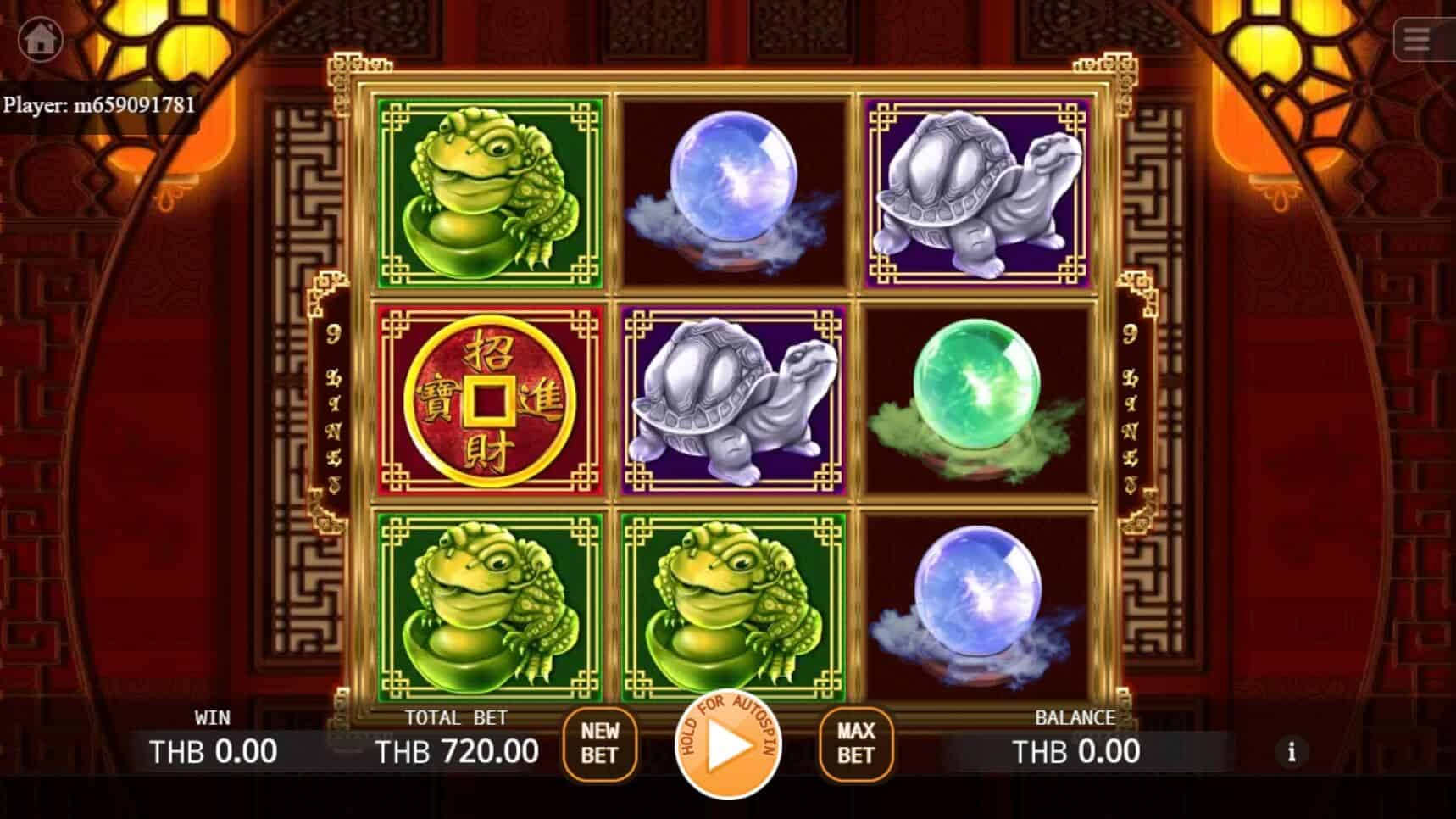
Task: Click the WIN amount display
Action: [x=212, y=751]
